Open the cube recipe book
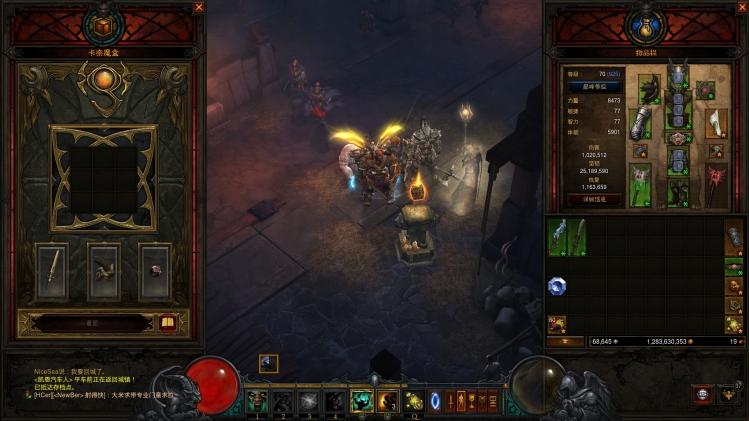749x421 pixels. pyautogui.click(x=167, y=322)
